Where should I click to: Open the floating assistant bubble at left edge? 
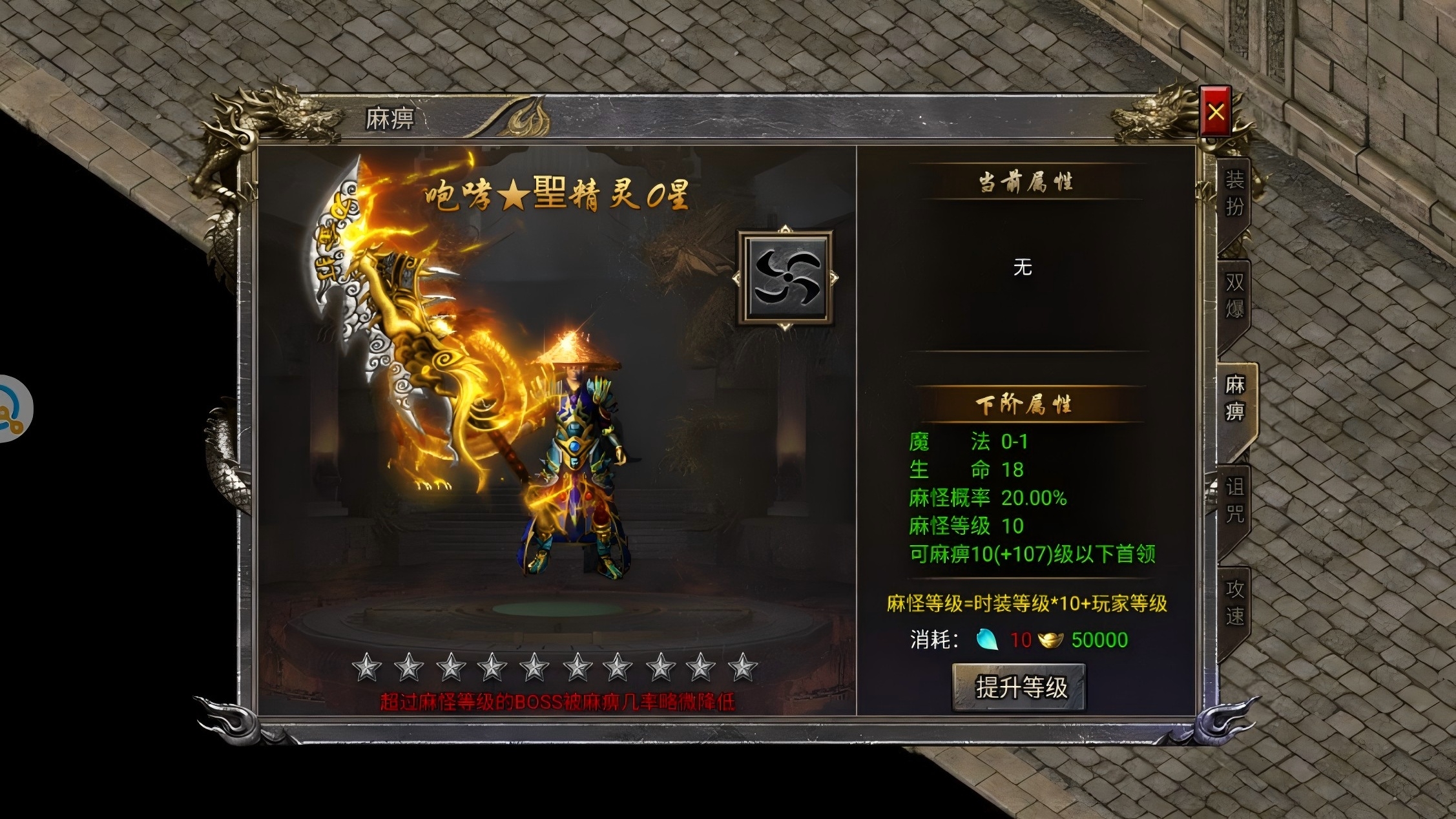point(13,409)
